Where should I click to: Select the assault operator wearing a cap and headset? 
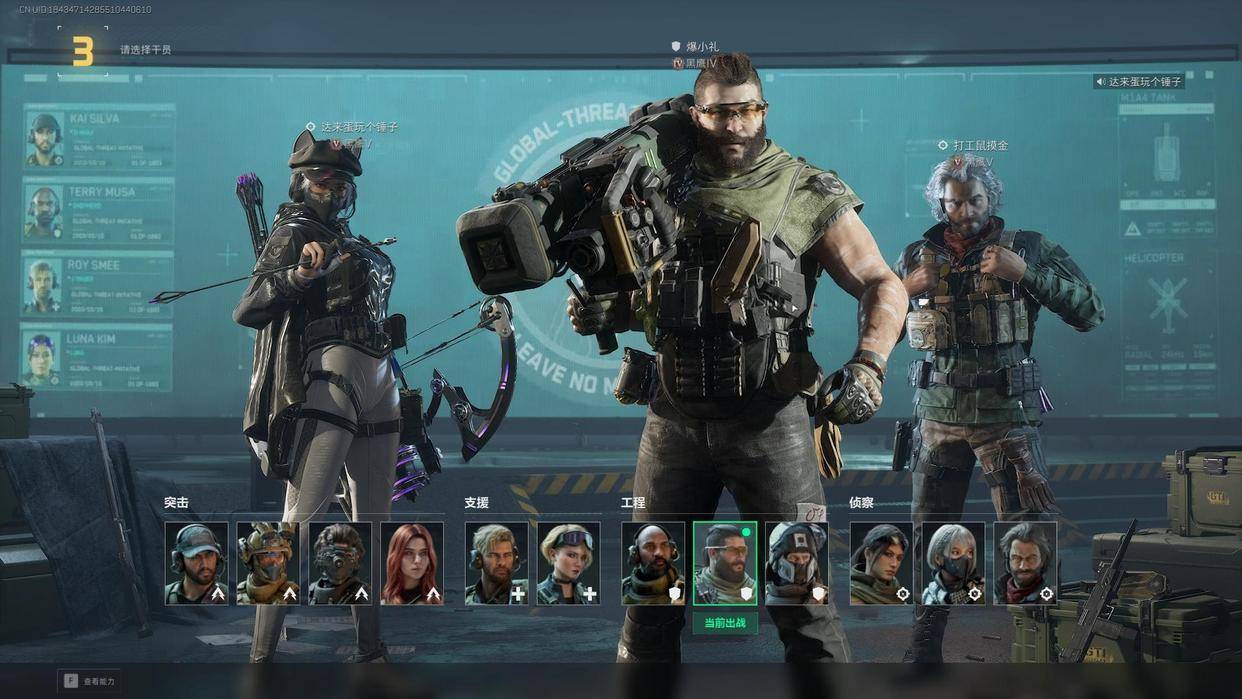tap(196, 563)
